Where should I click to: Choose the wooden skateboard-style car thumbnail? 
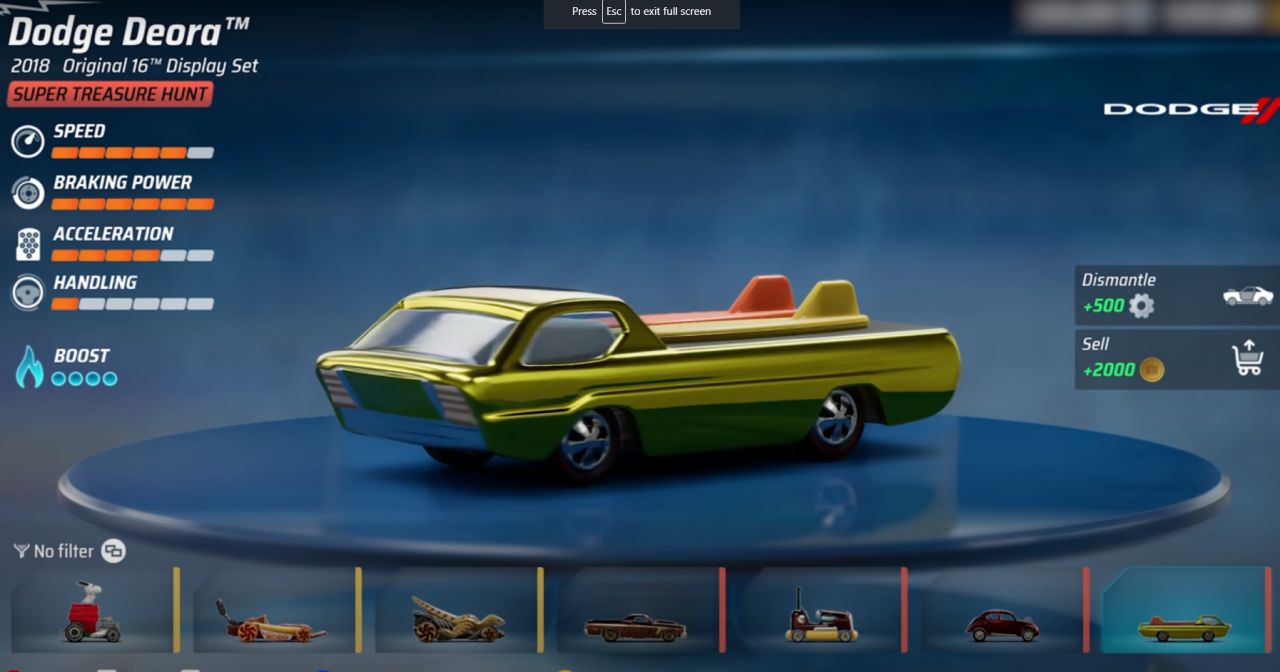pos(274,612)
